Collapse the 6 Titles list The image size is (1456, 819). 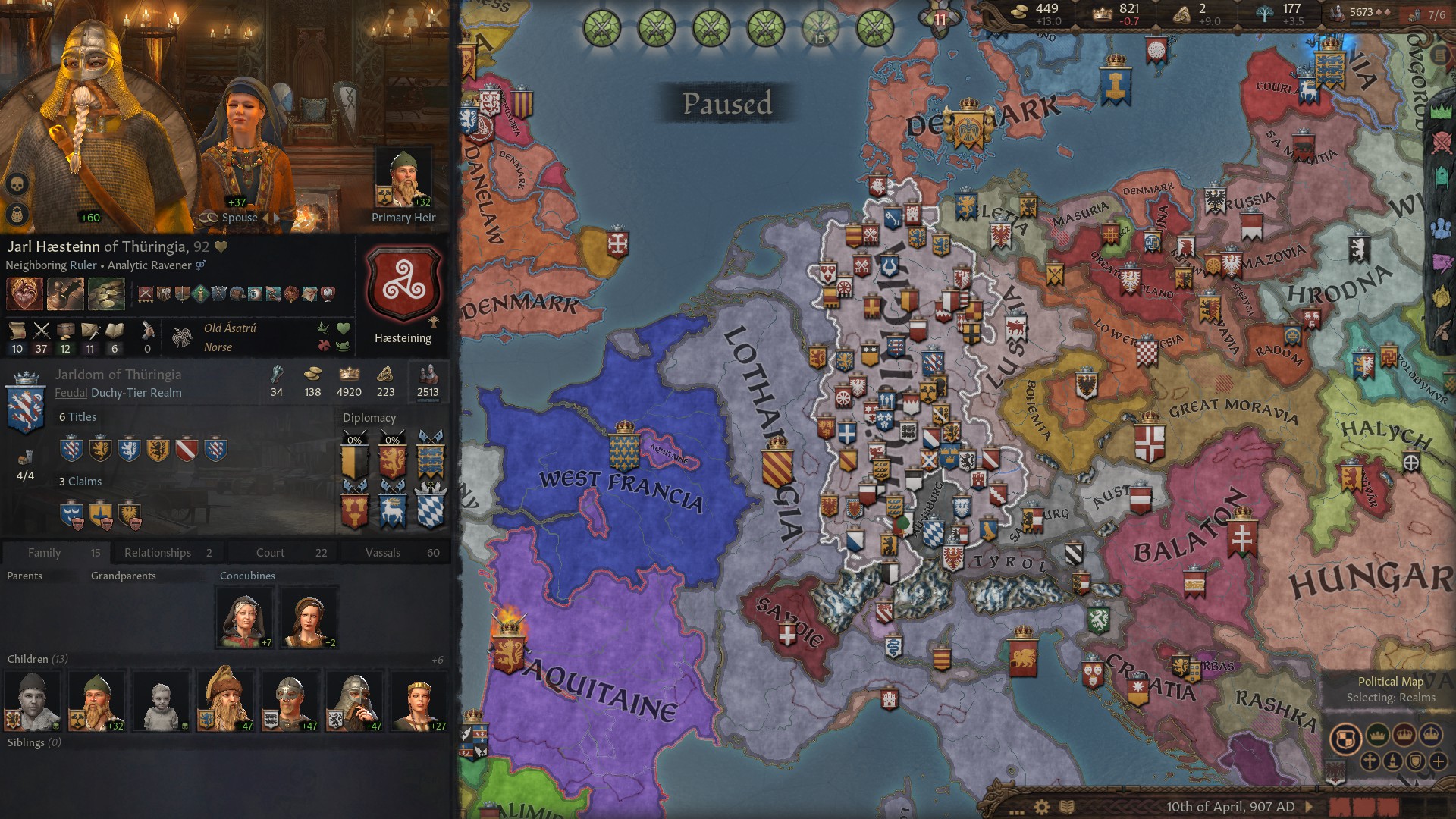pos(78,416)
